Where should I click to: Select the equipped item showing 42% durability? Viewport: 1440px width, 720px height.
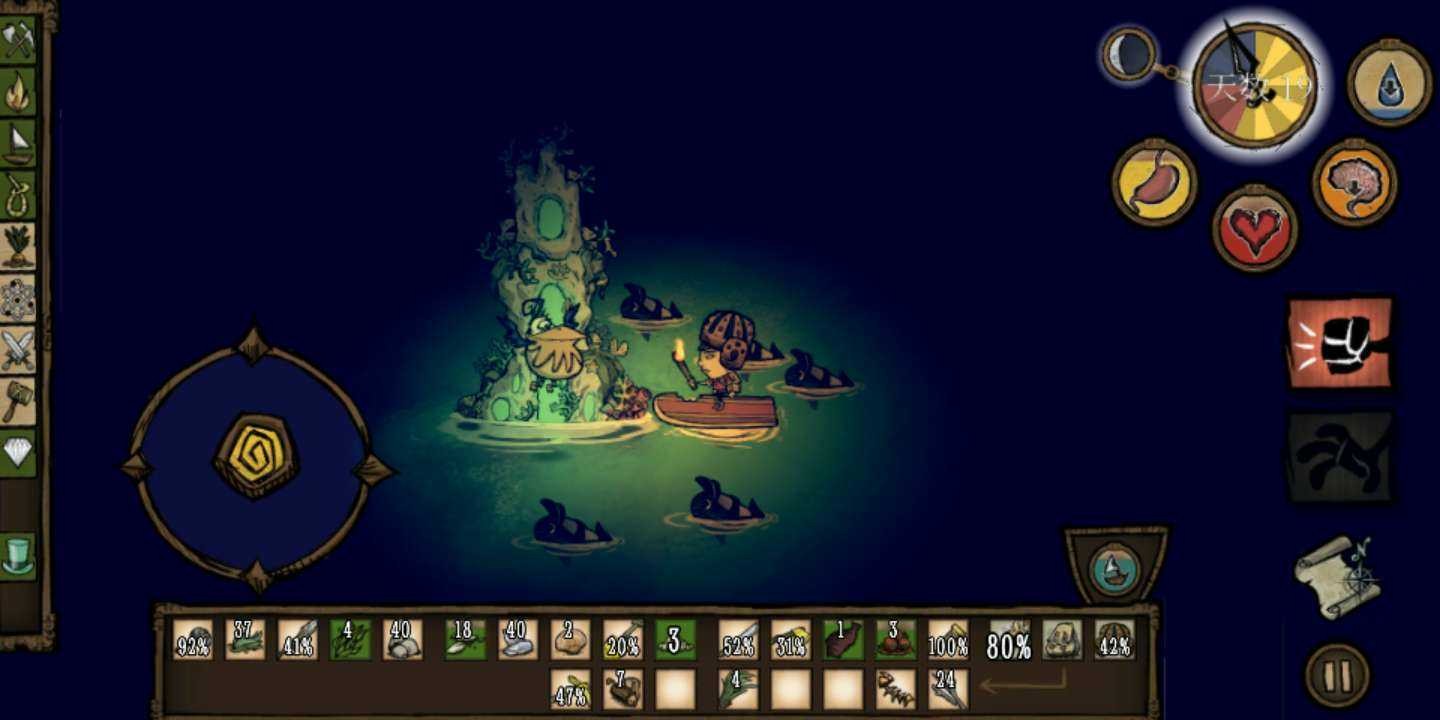coord(1114,640)
